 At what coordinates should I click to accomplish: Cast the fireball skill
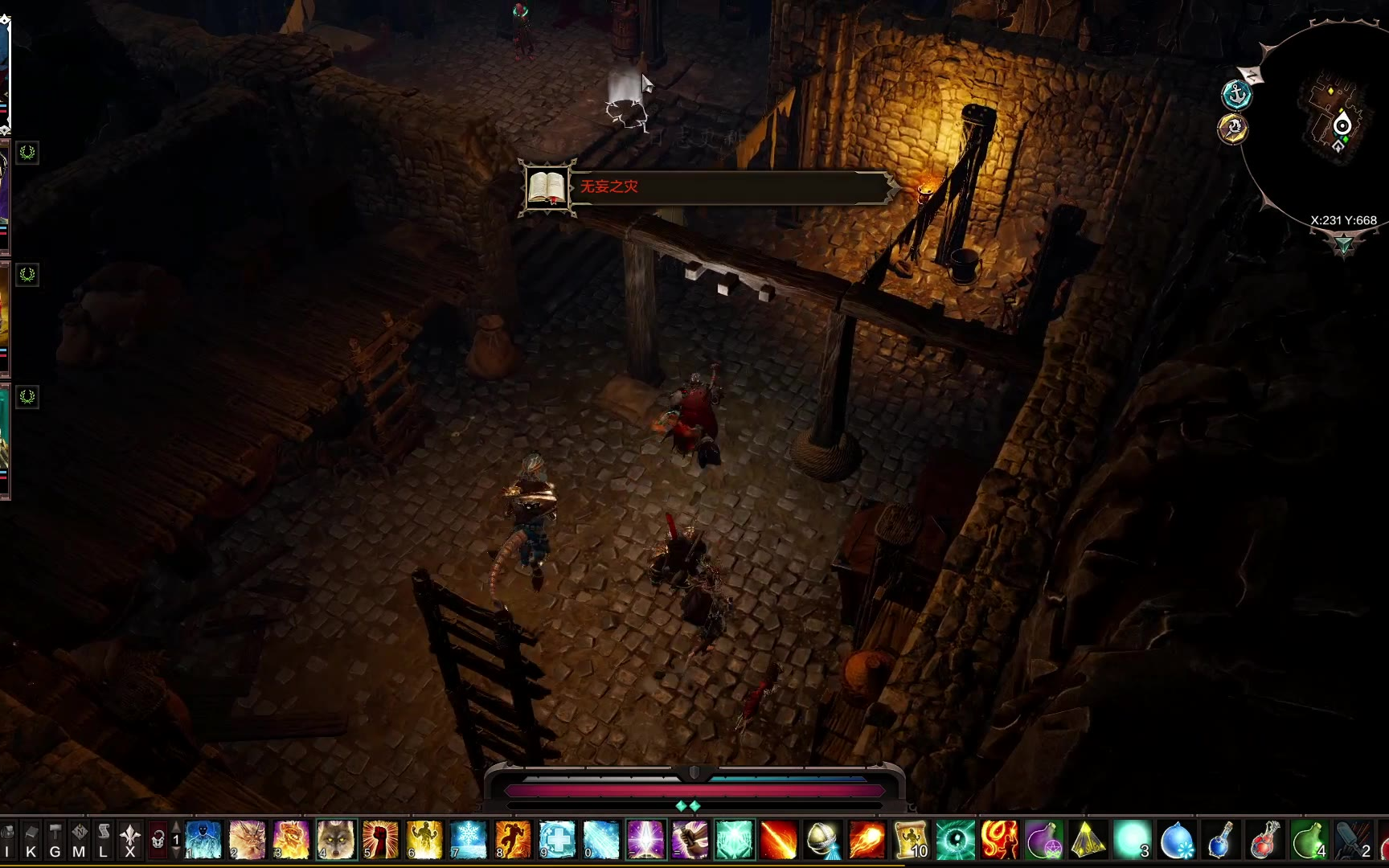pos(867,840)
